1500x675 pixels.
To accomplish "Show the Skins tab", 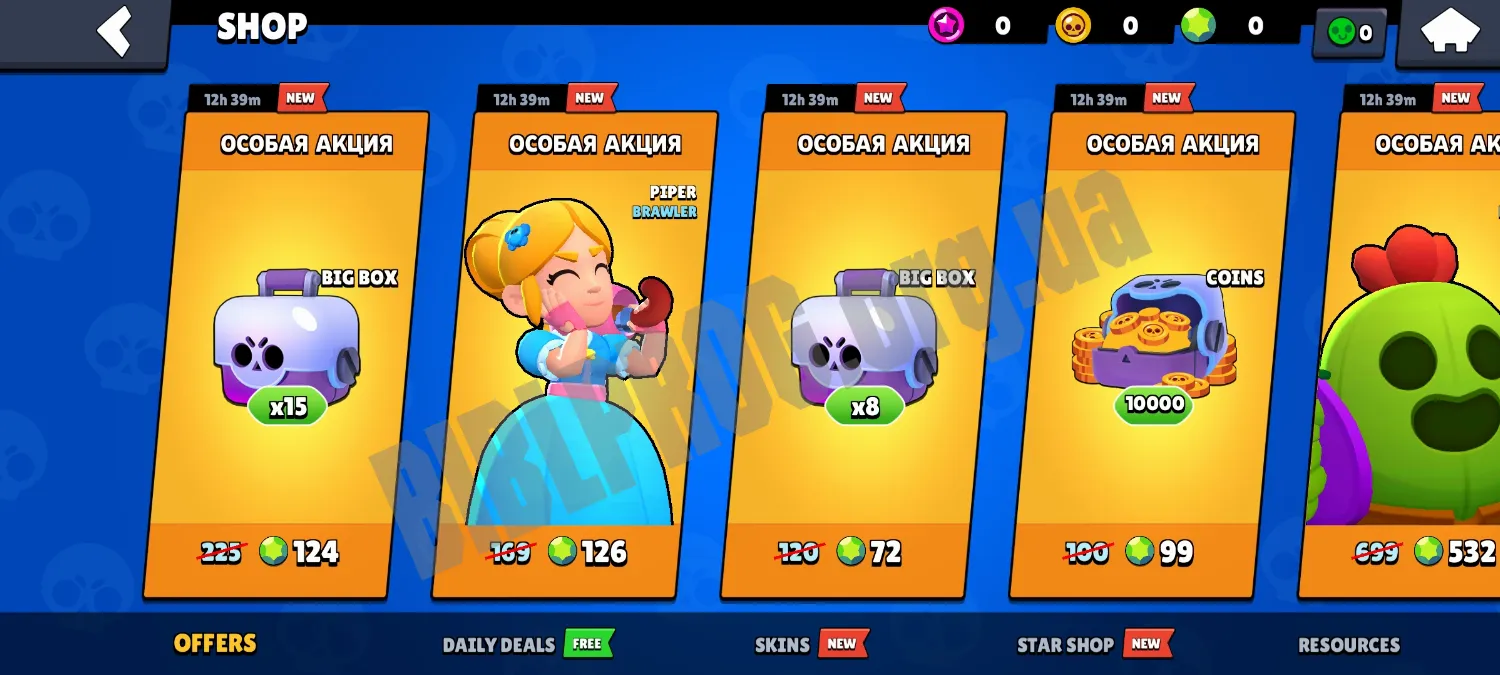I will pyautogui.click(x=782, y=645).
